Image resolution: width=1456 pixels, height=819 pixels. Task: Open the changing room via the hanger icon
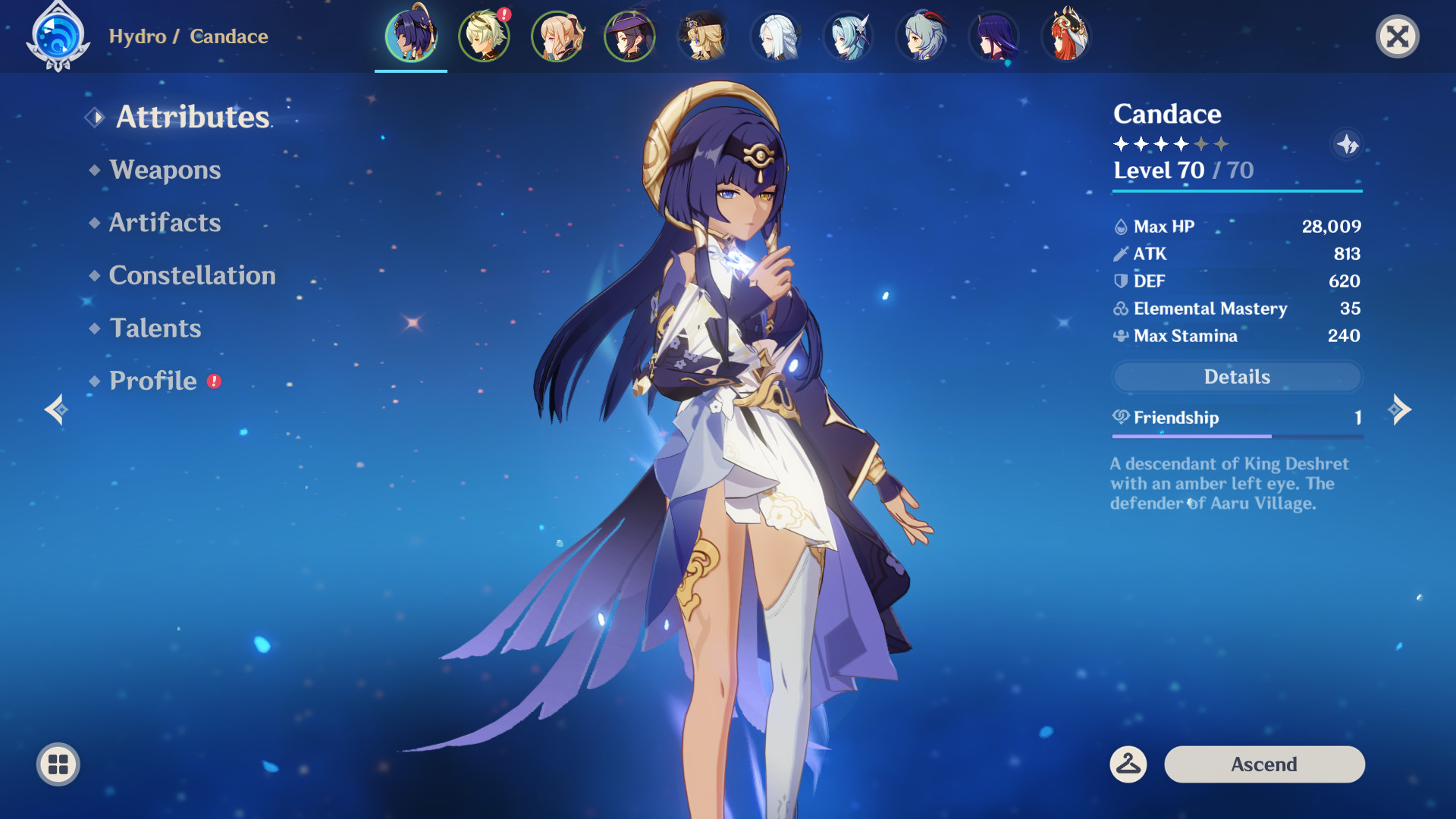1128,764
